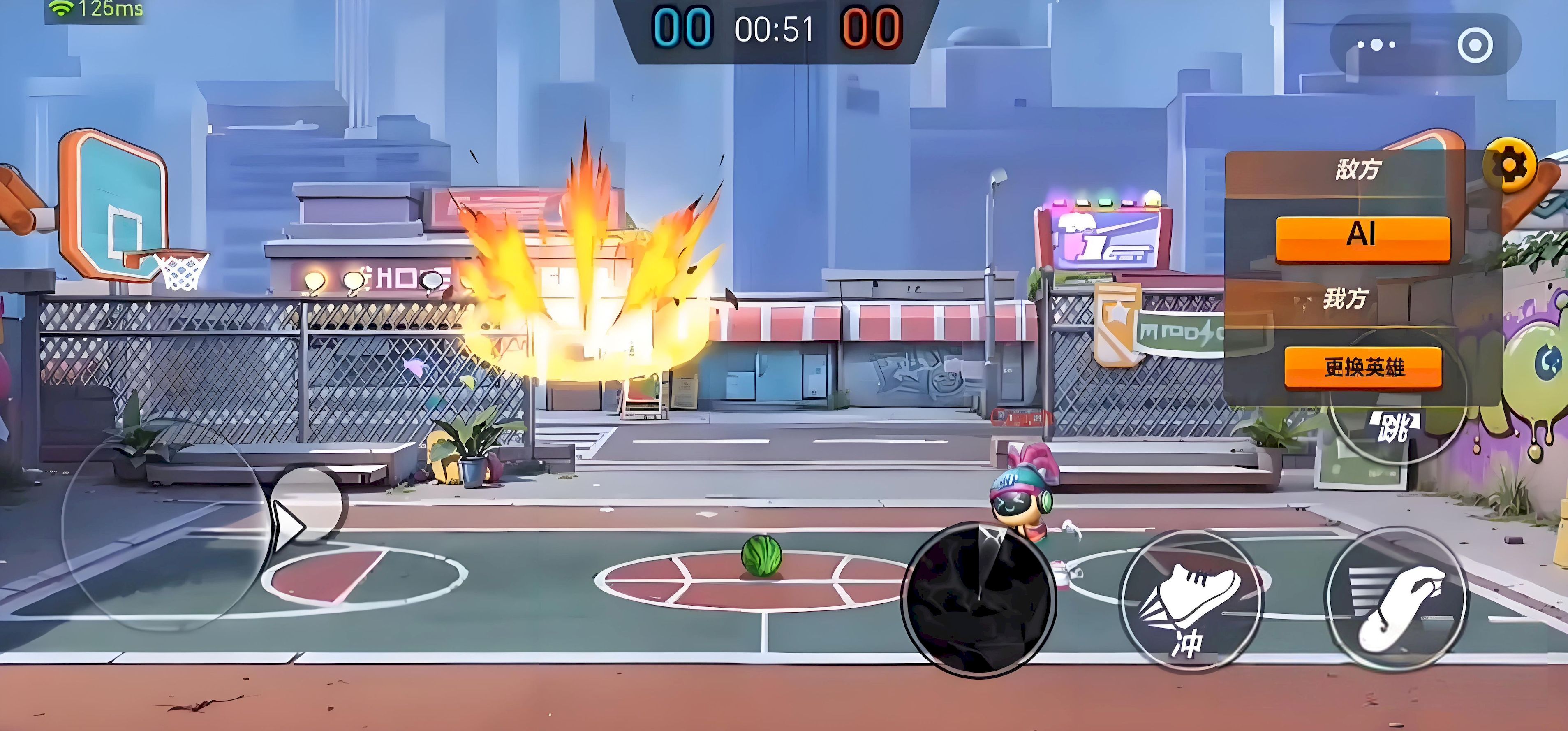
Task: Activate the 冲 dash sneaker button
Action: tap(1191, 602)
